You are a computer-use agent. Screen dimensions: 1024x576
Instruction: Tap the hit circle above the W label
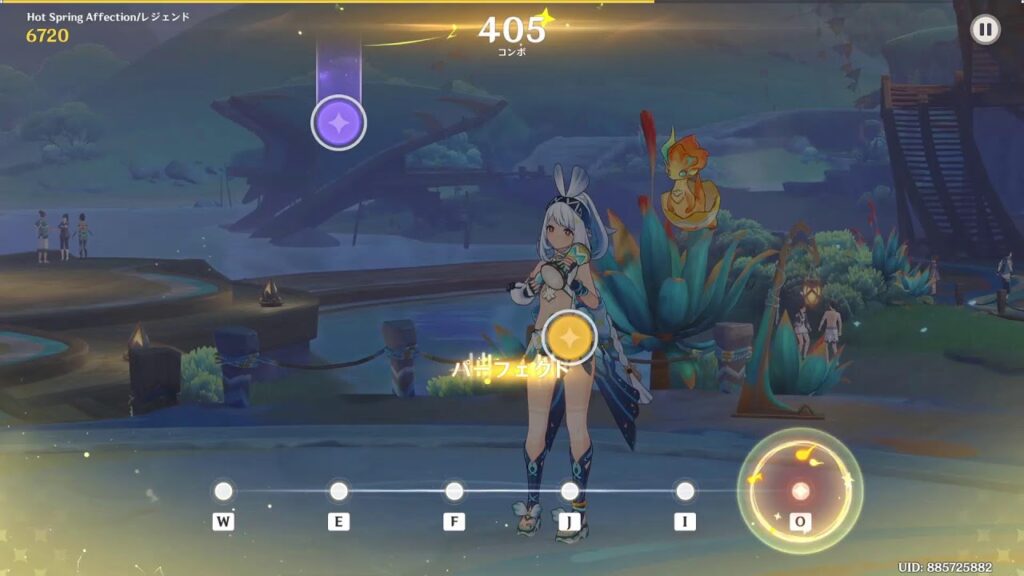click(x=223, y=491)
